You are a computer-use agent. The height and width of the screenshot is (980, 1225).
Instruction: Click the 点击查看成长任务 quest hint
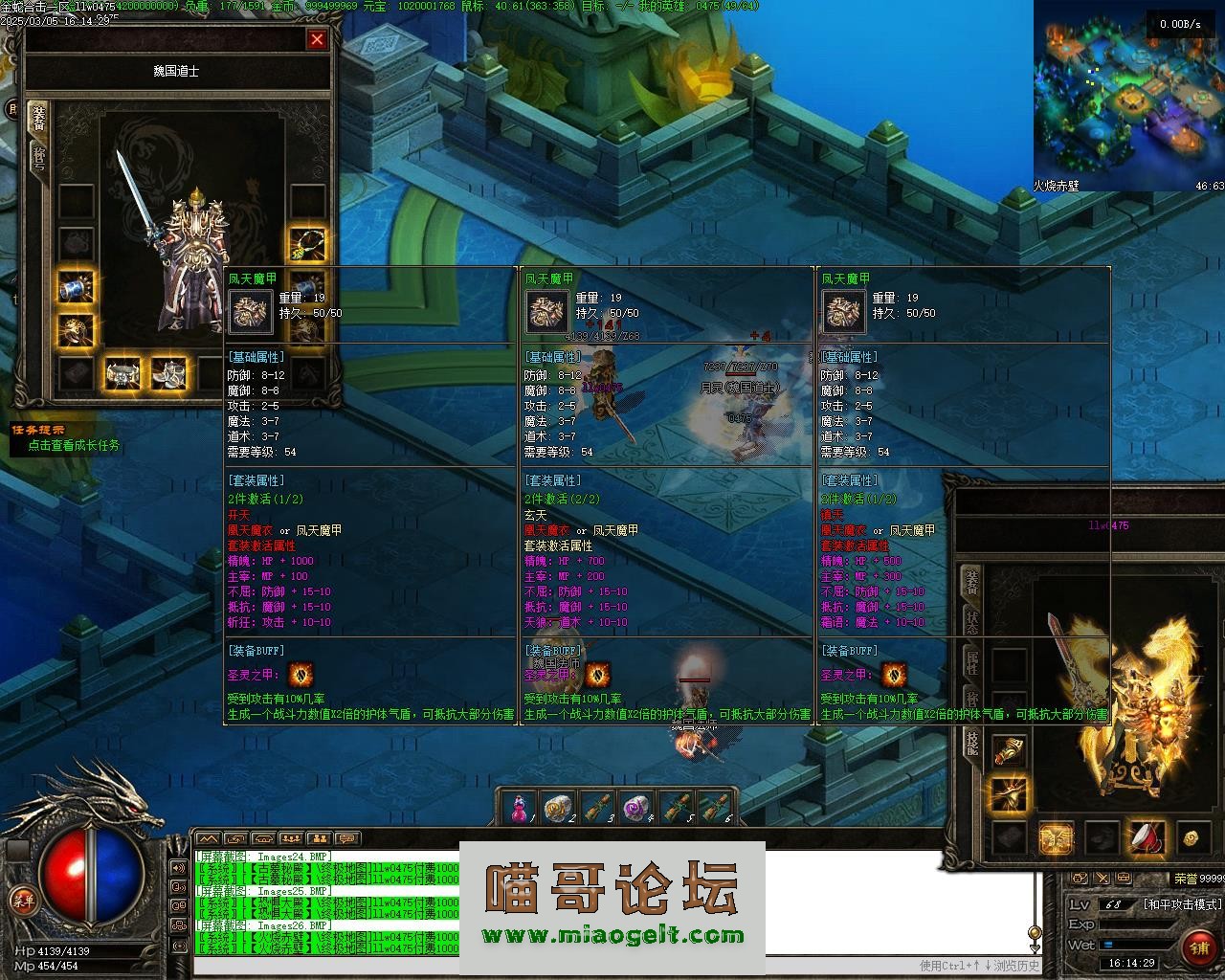tap(74, 445)
